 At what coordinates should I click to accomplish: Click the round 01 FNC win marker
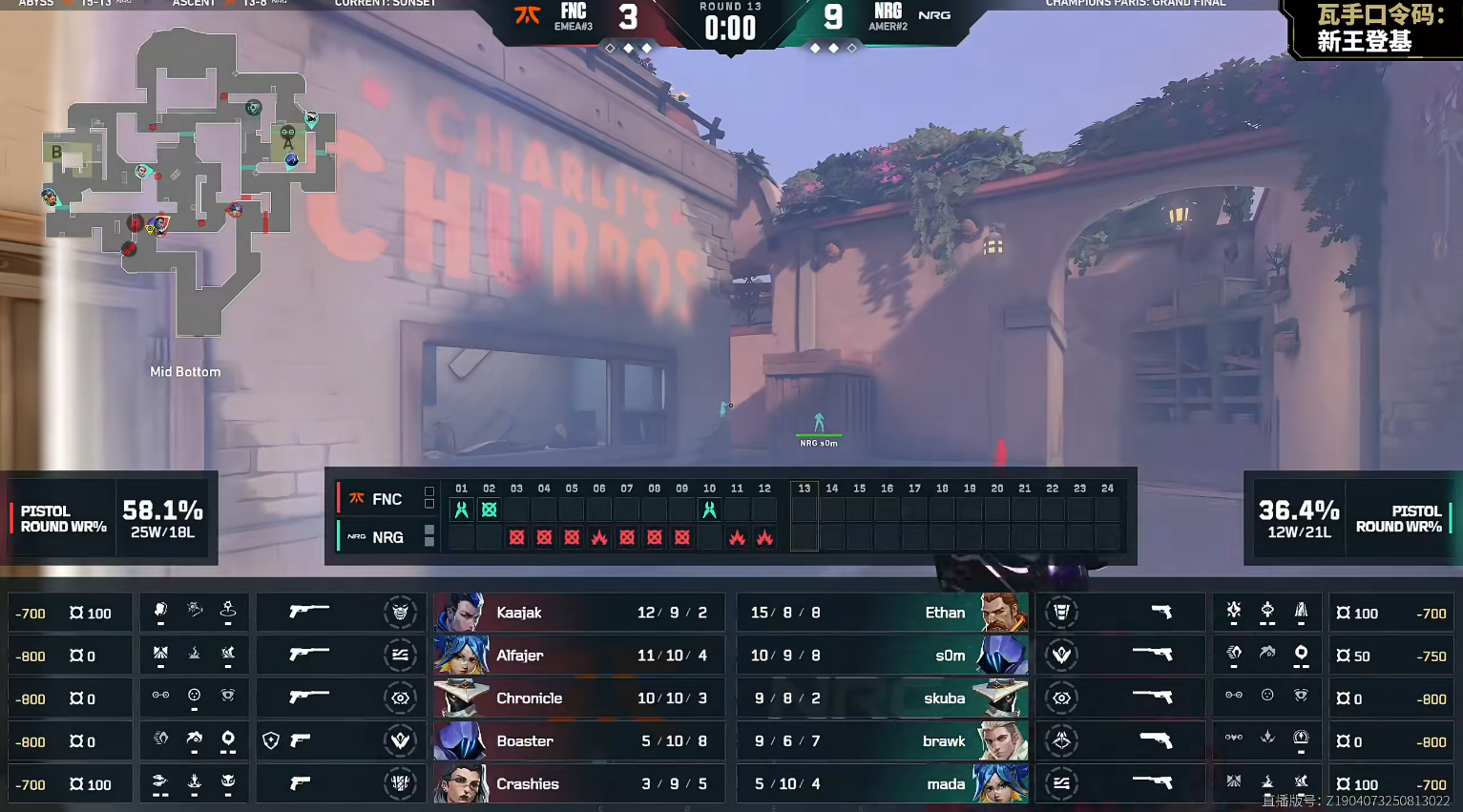click(x=462, y=510)
